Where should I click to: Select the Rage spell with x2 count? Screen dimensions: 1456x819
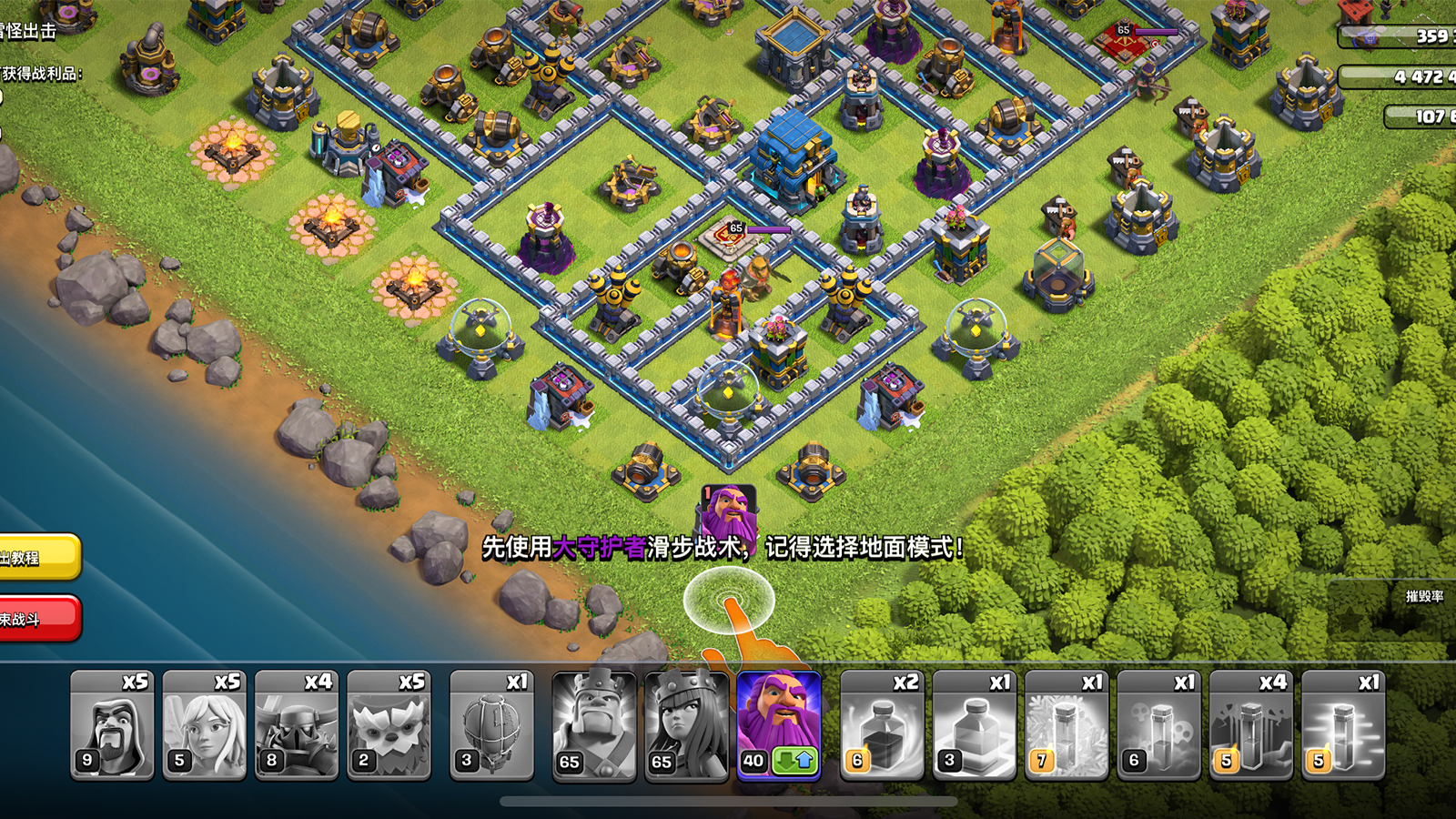click(882, 725)
